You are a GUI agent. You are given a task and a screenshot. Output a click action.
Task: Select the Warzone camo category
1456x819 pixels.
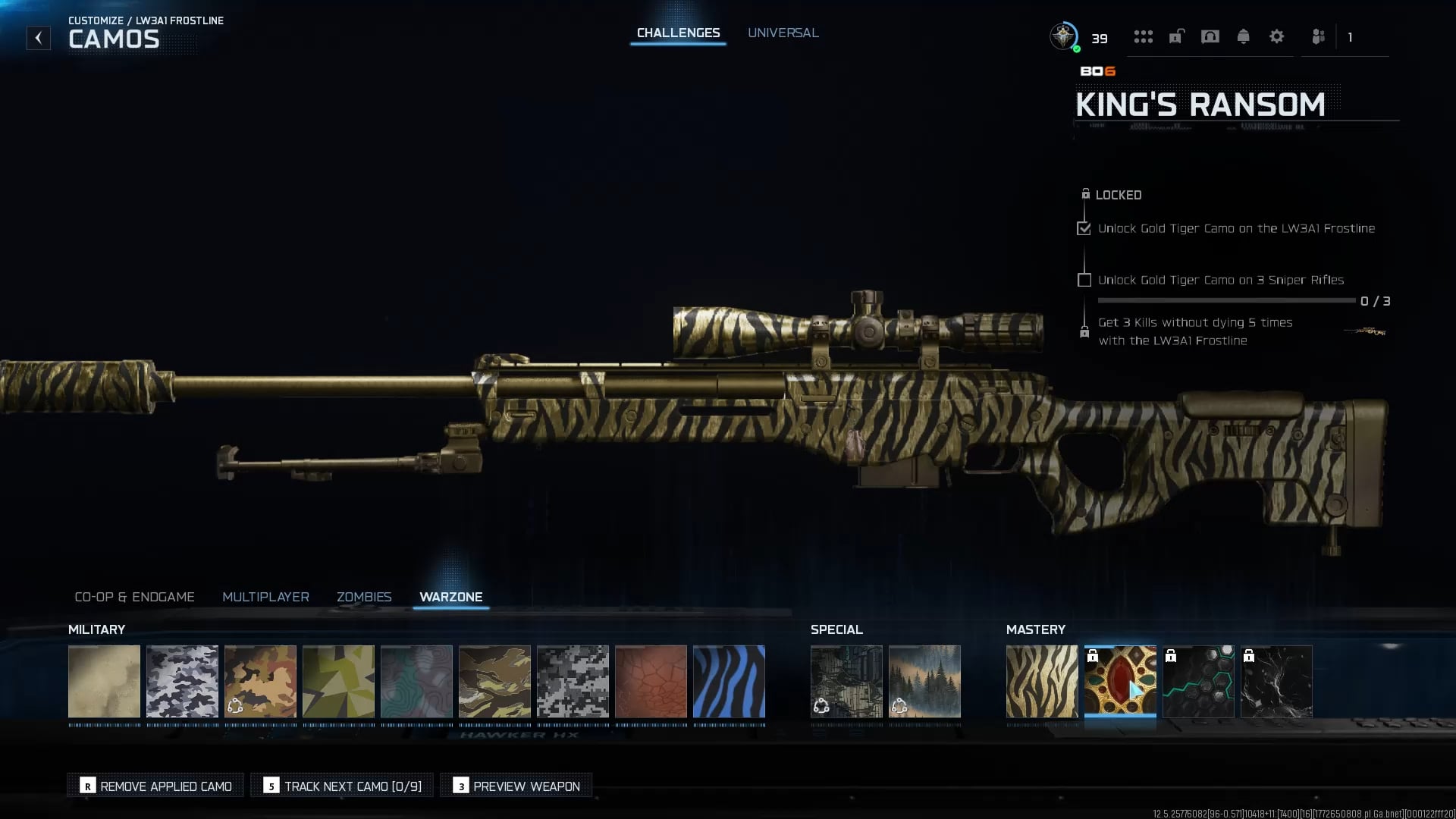click(450, 597)
